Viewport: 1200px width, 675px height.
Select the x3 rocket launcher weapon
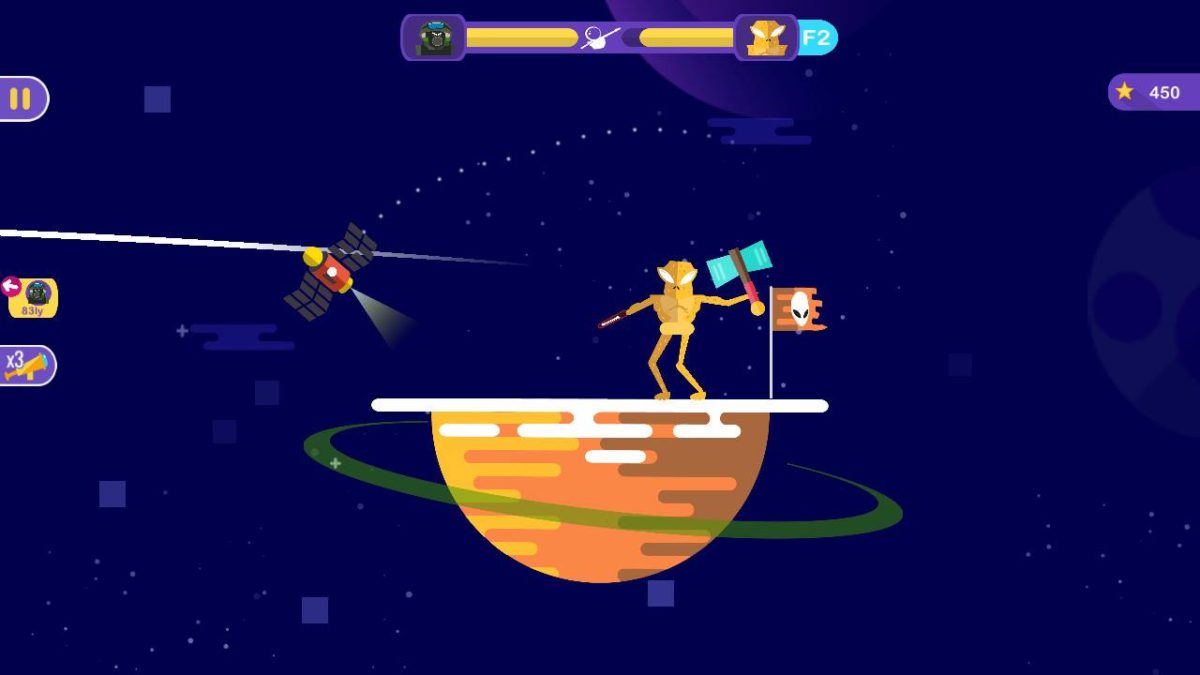point(26,365)
